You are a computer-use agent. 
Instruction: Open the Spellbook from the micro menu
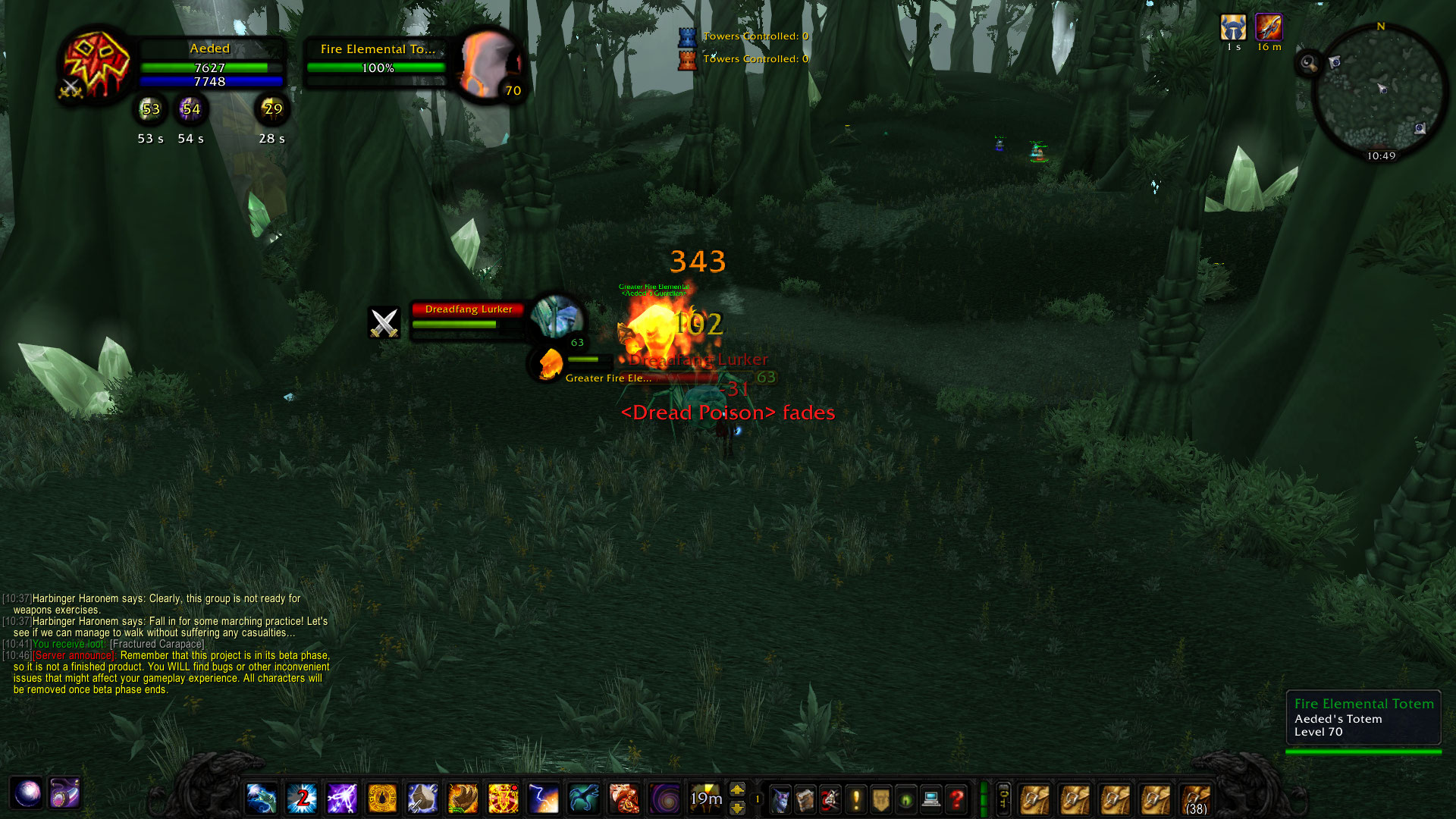tap(805, 799)
